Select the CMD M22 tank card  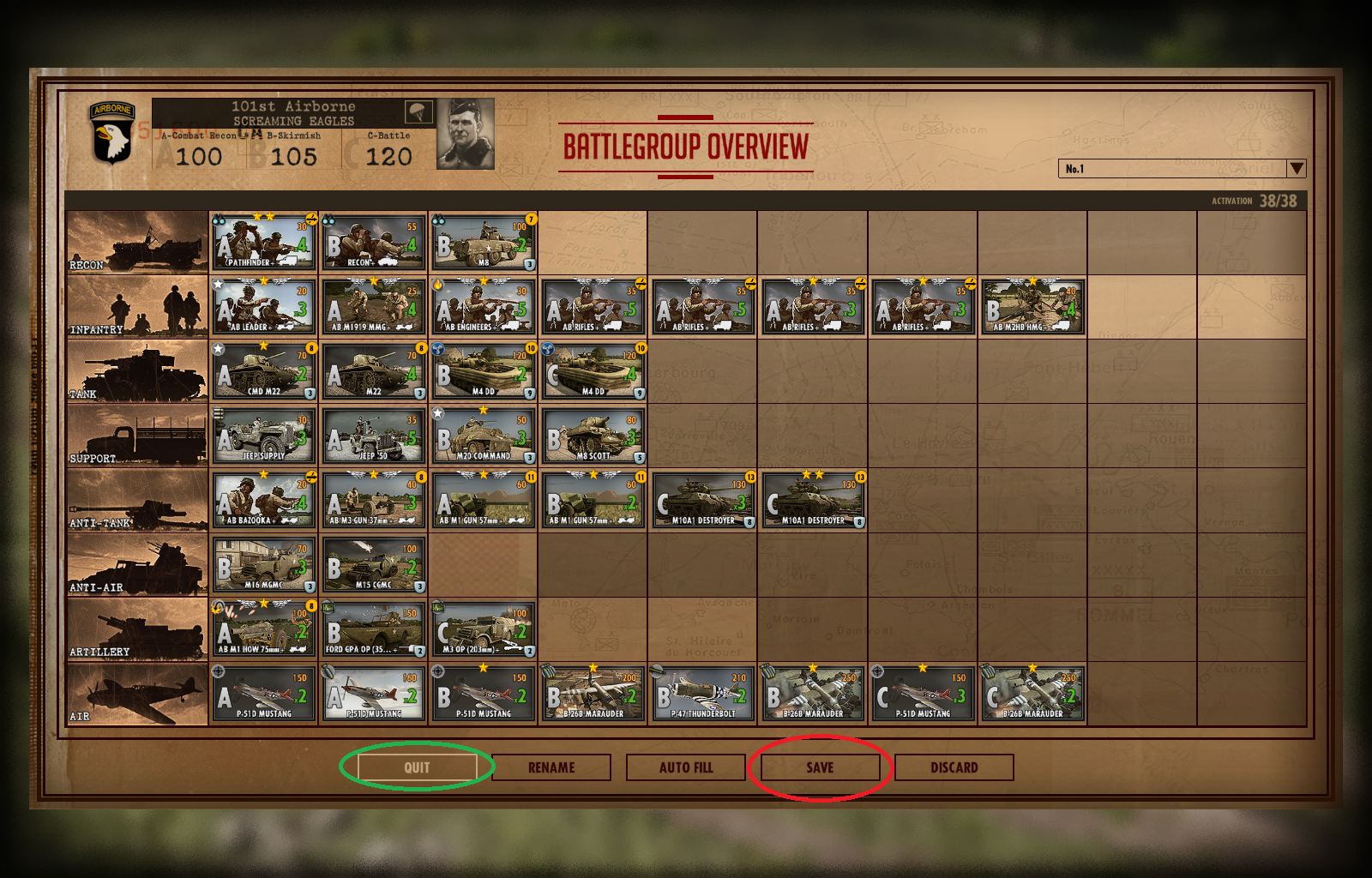[x=264, y=371]
